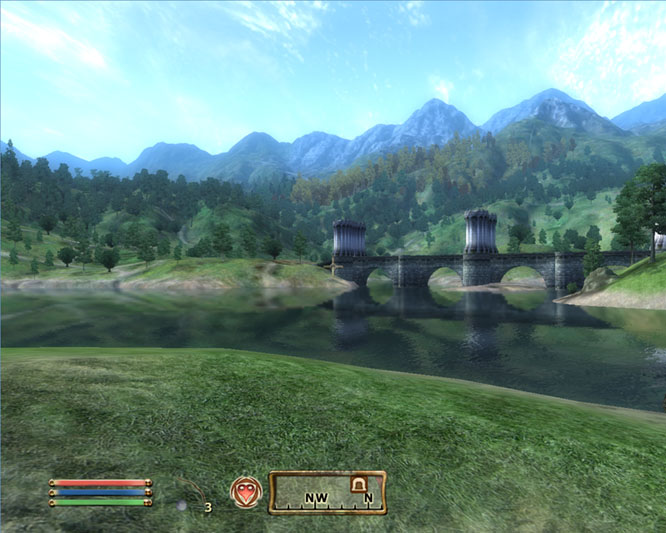Screen dimensions: 666x533
Task: Click the compass strip showing NW and N
Action: [x=327, y=492]
